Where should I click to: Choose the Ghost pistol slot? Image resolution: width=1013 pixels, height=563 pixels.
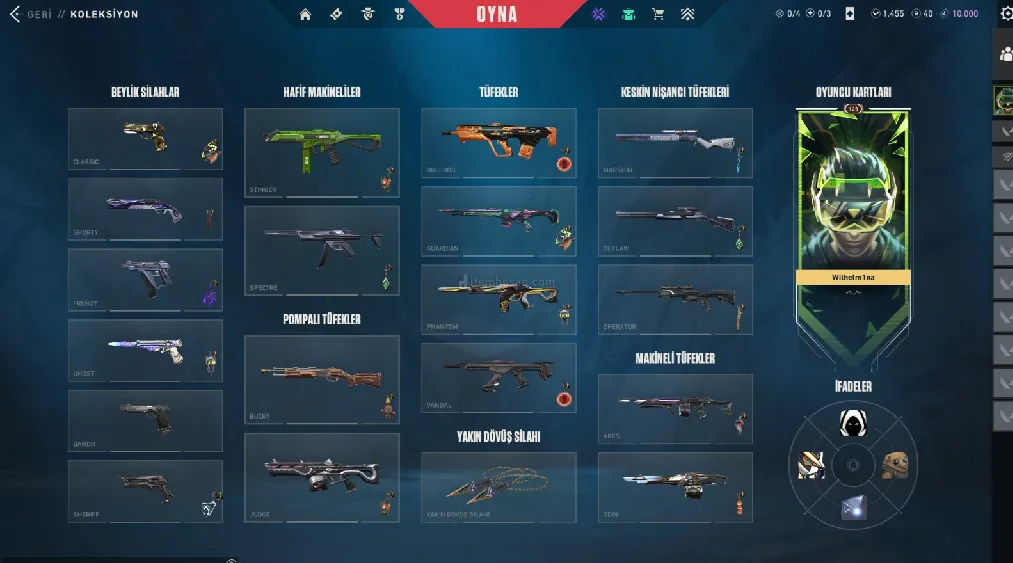[x=145, y=350]
